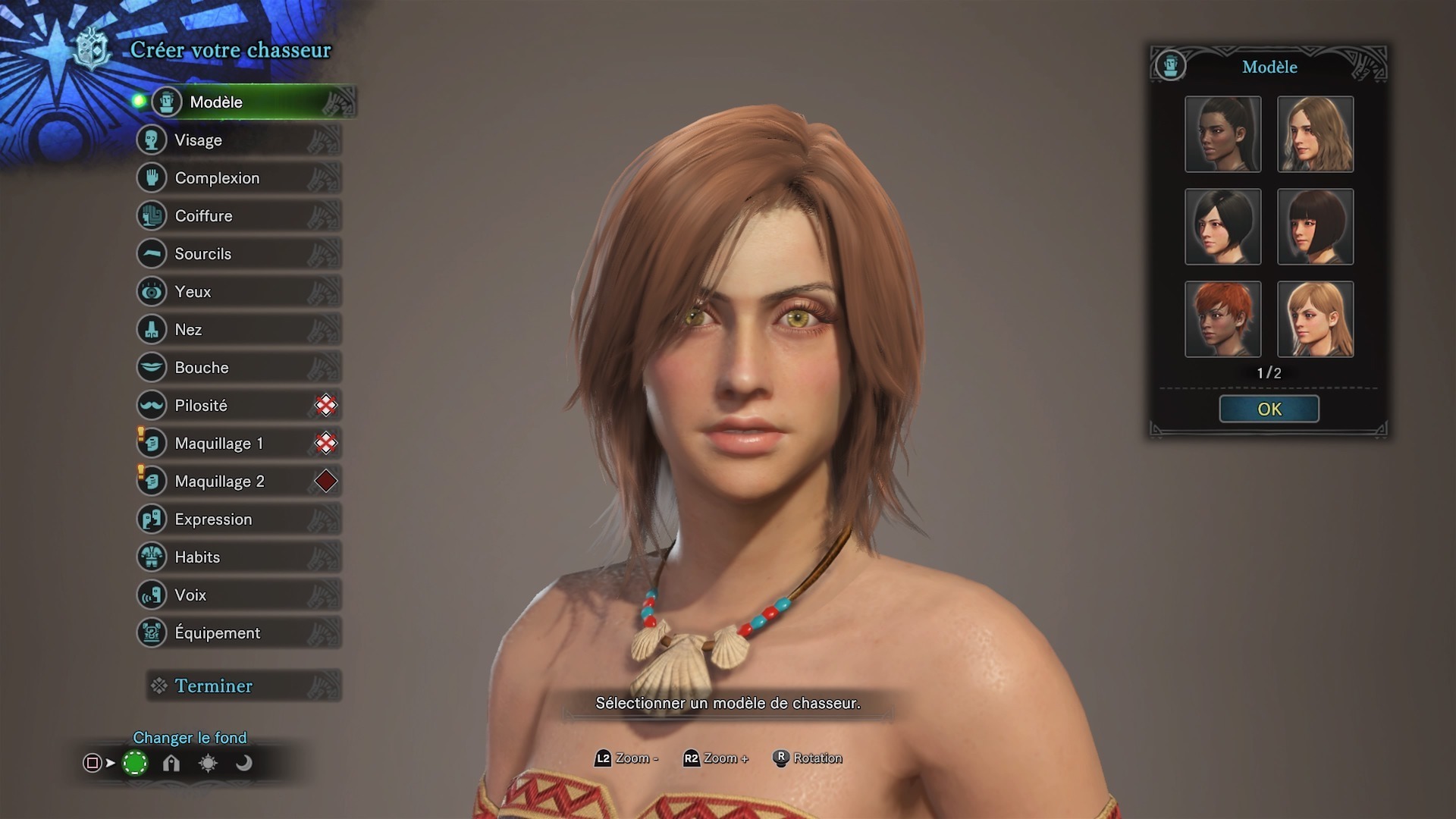Click Terminer to finish hunter creation

pos(243,686)
